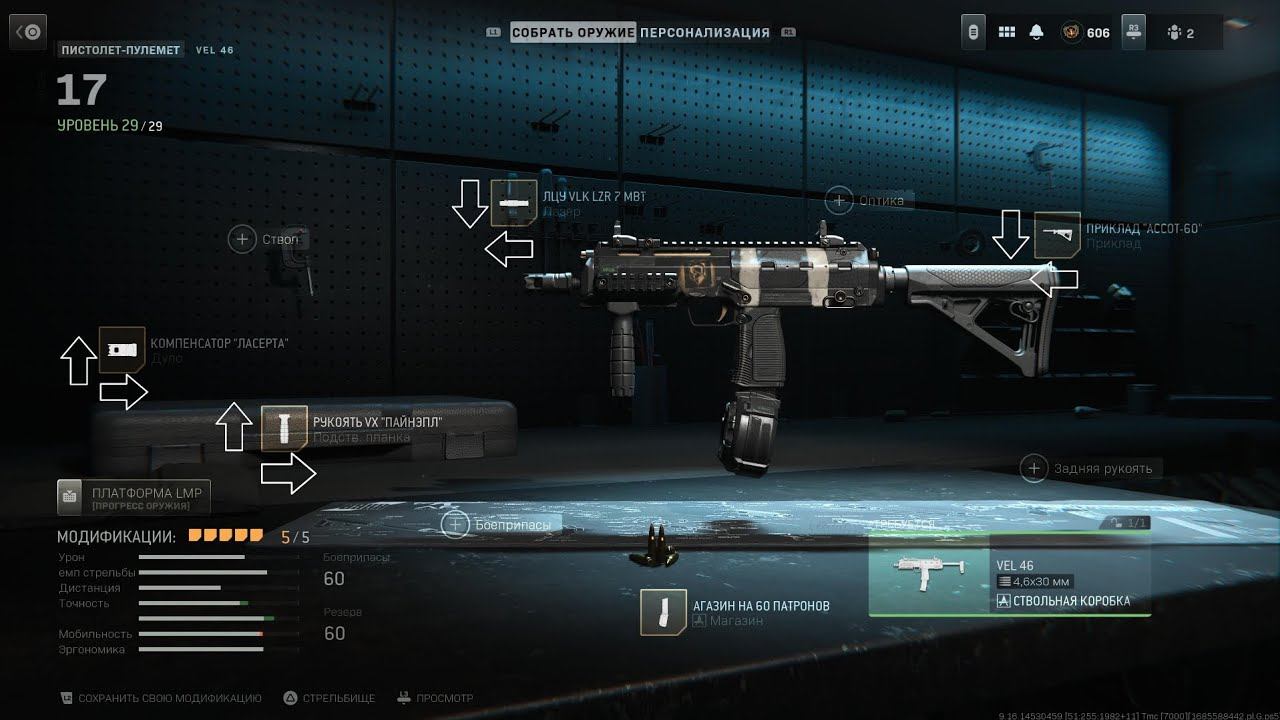Choose the empty Ствол barrel slot
This screenshot has width=1280, height=720.
click(x=242, y=239)
